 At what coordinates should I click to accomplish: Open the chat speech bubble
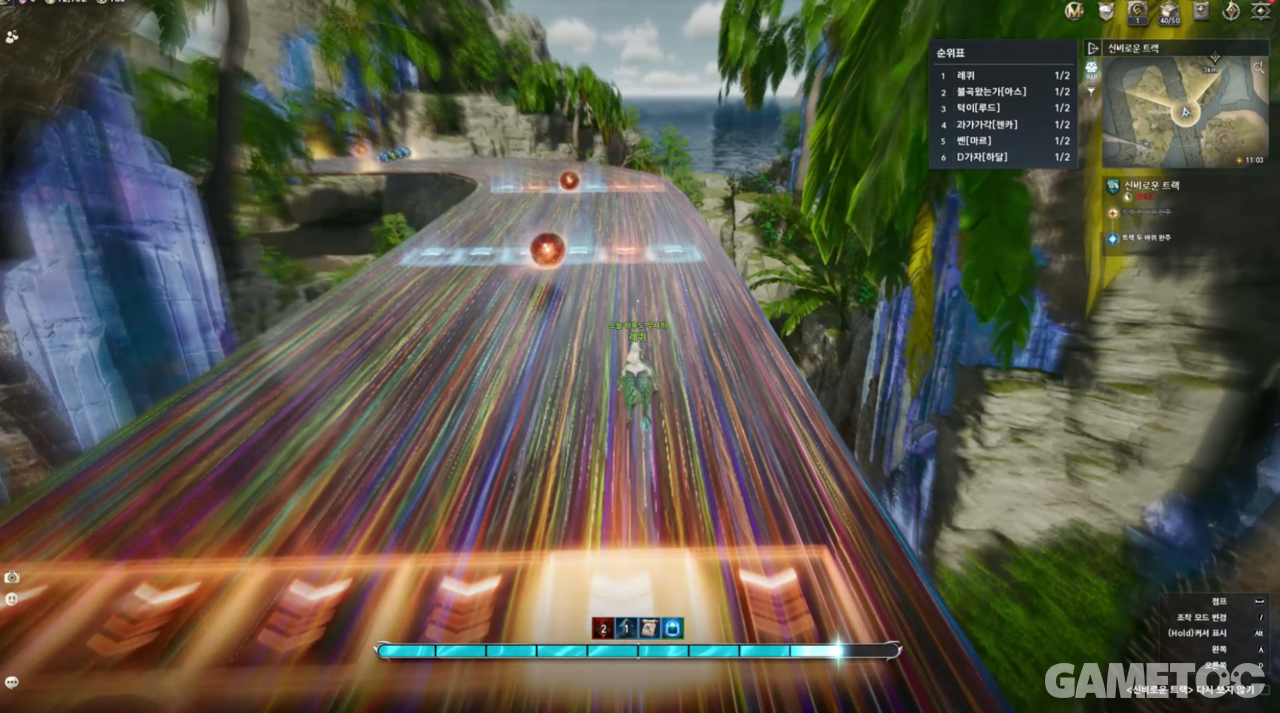(12, 682)
